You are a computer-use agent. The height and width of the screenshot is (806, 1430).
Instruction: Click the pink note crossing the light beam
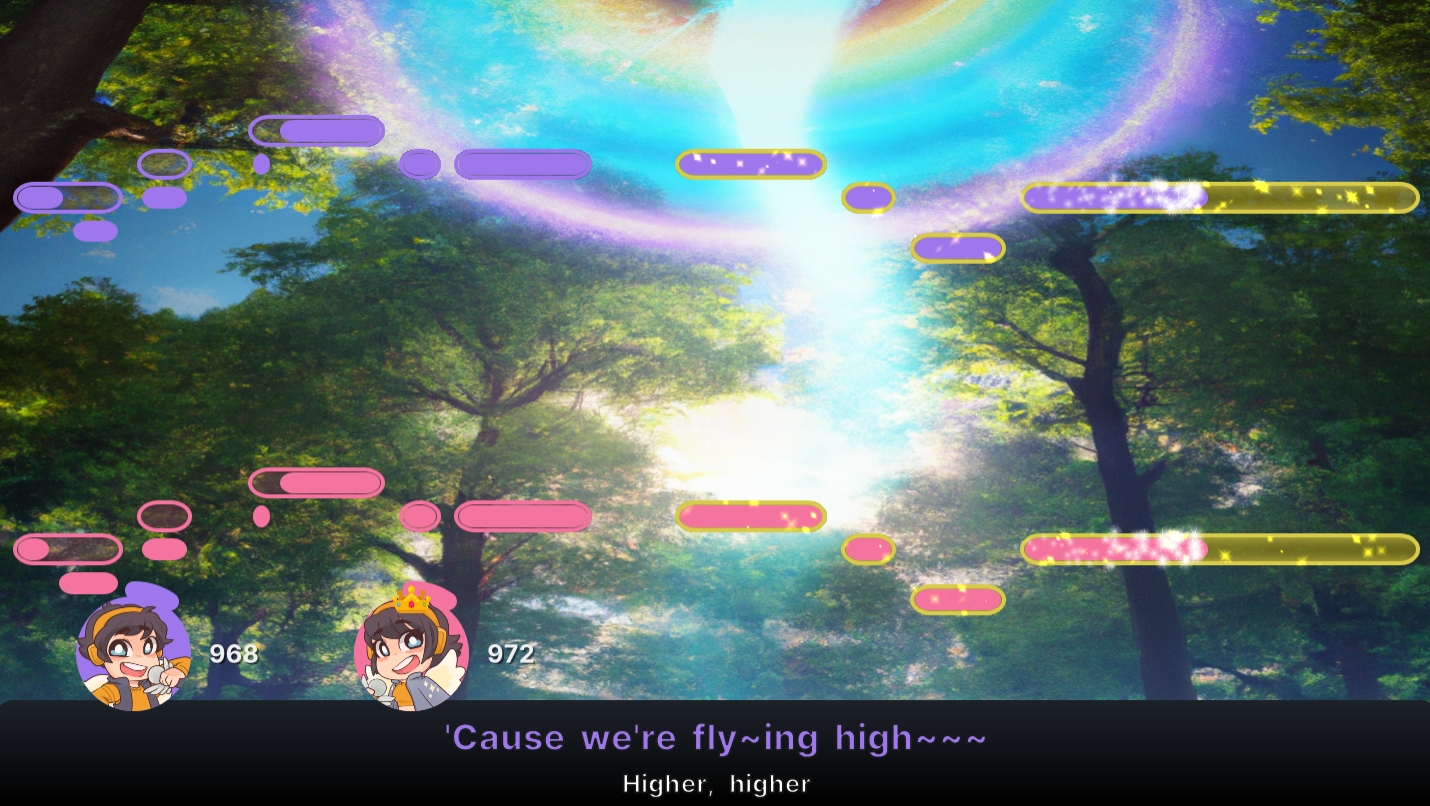751,516
